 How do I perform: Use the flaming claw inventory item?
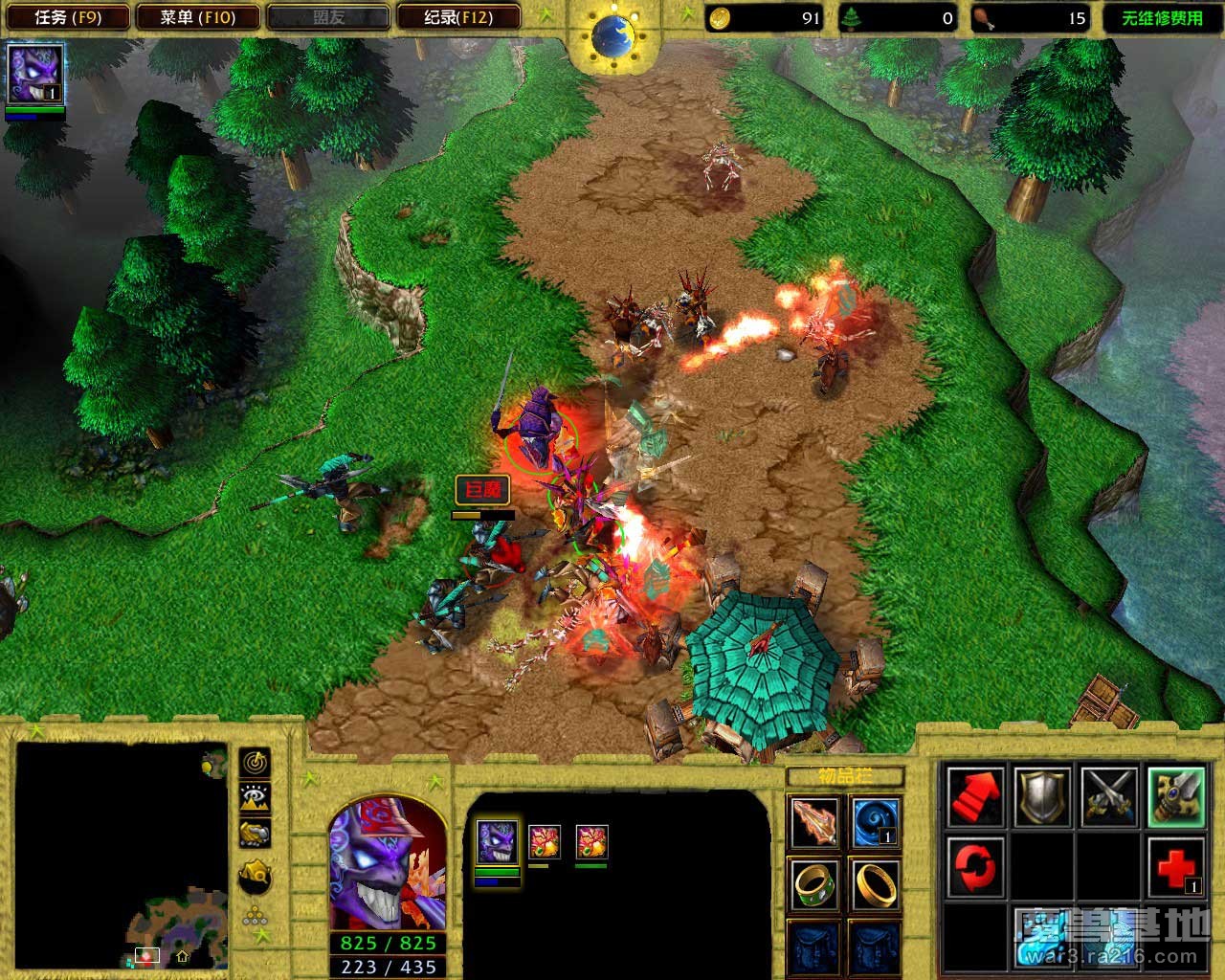pos(815,822)
